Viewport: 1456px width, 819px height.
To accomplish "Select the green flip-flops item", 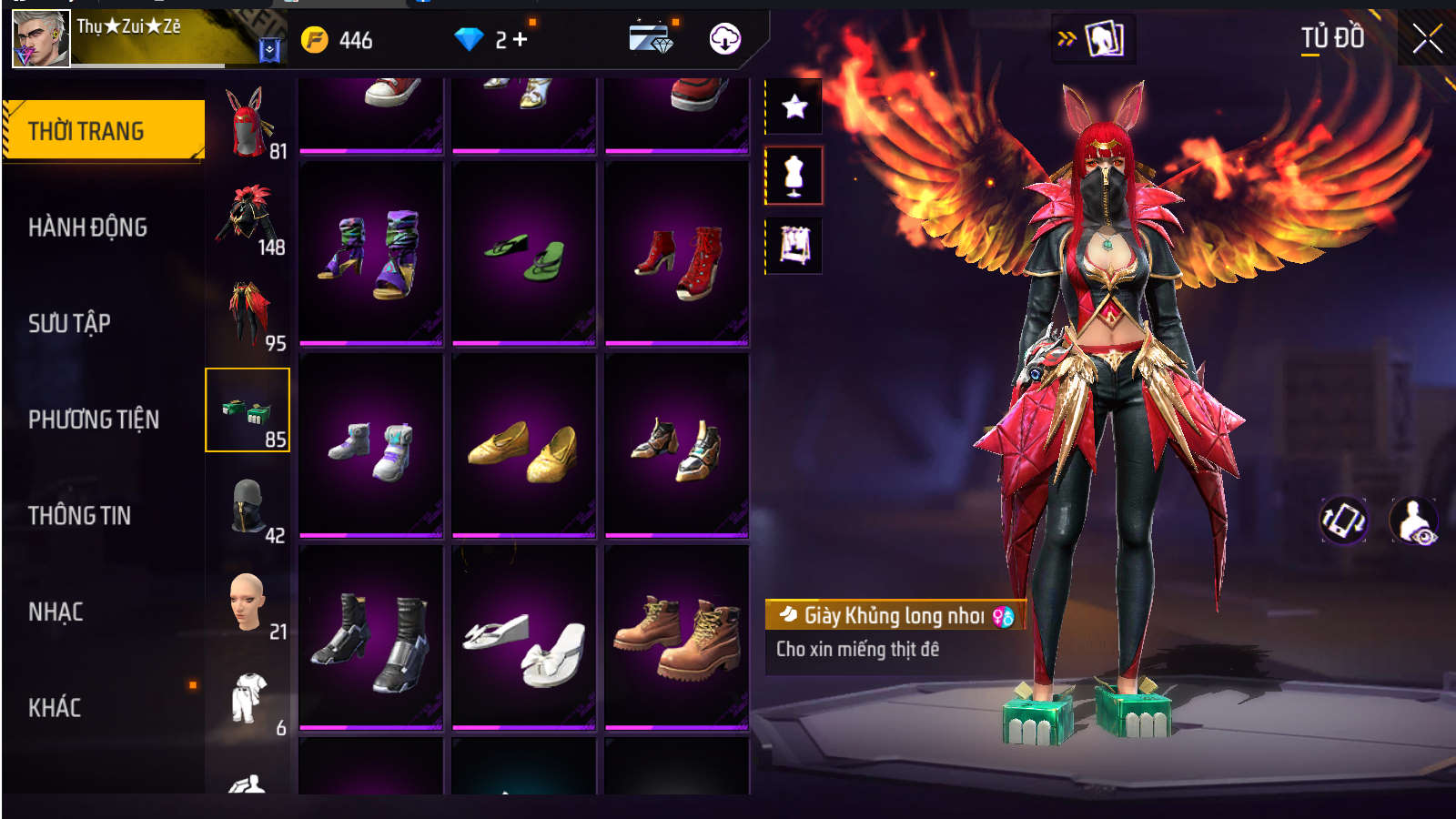I will (523, 255).
